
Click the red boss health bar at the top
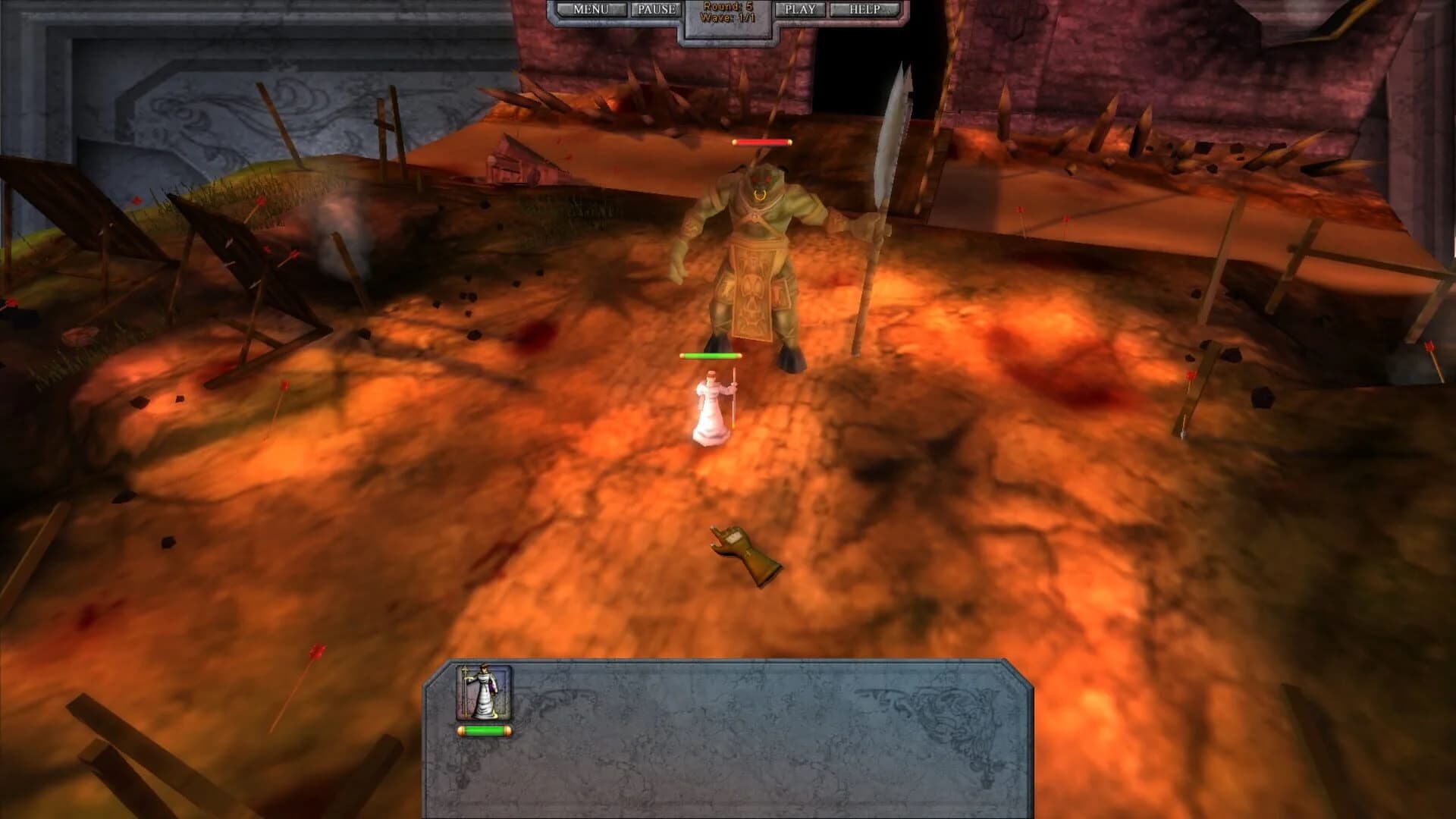[x=761, y=140]
